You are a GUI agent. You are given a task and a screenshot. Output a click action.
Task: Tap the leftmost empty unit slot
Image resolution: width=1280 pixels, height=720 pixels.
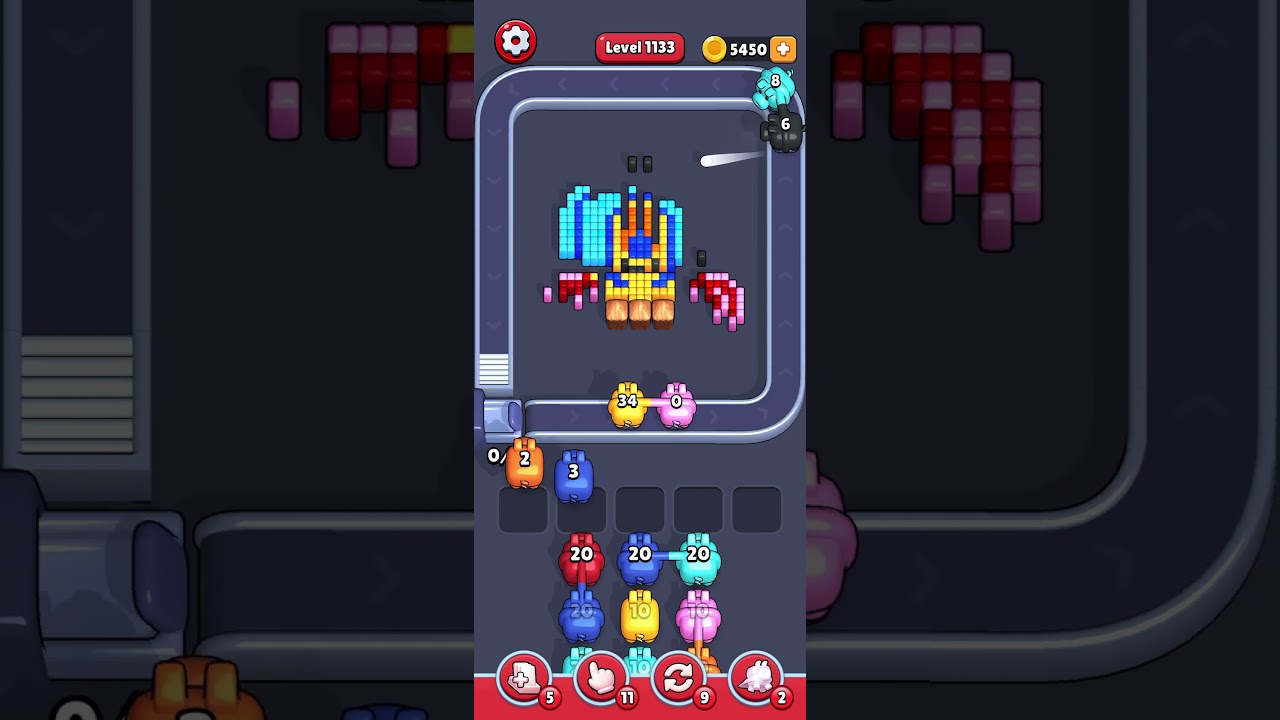tap(521, 509)
